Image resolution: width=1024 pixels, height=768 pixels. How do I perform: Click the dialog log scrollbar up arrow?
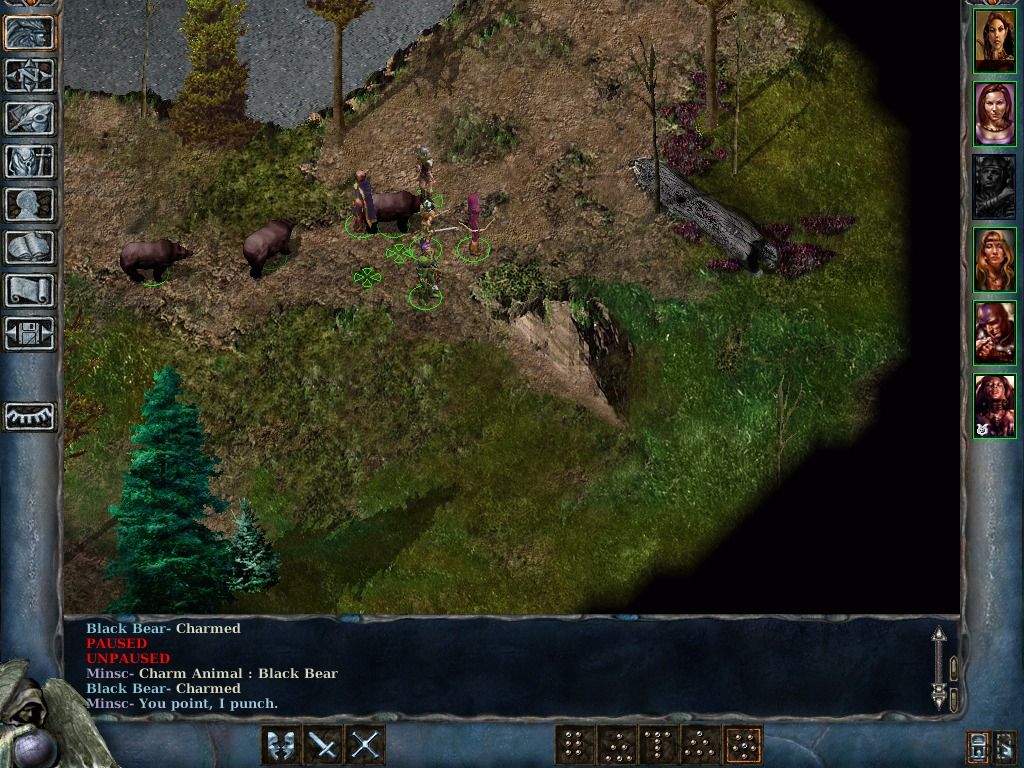point(938,636)
